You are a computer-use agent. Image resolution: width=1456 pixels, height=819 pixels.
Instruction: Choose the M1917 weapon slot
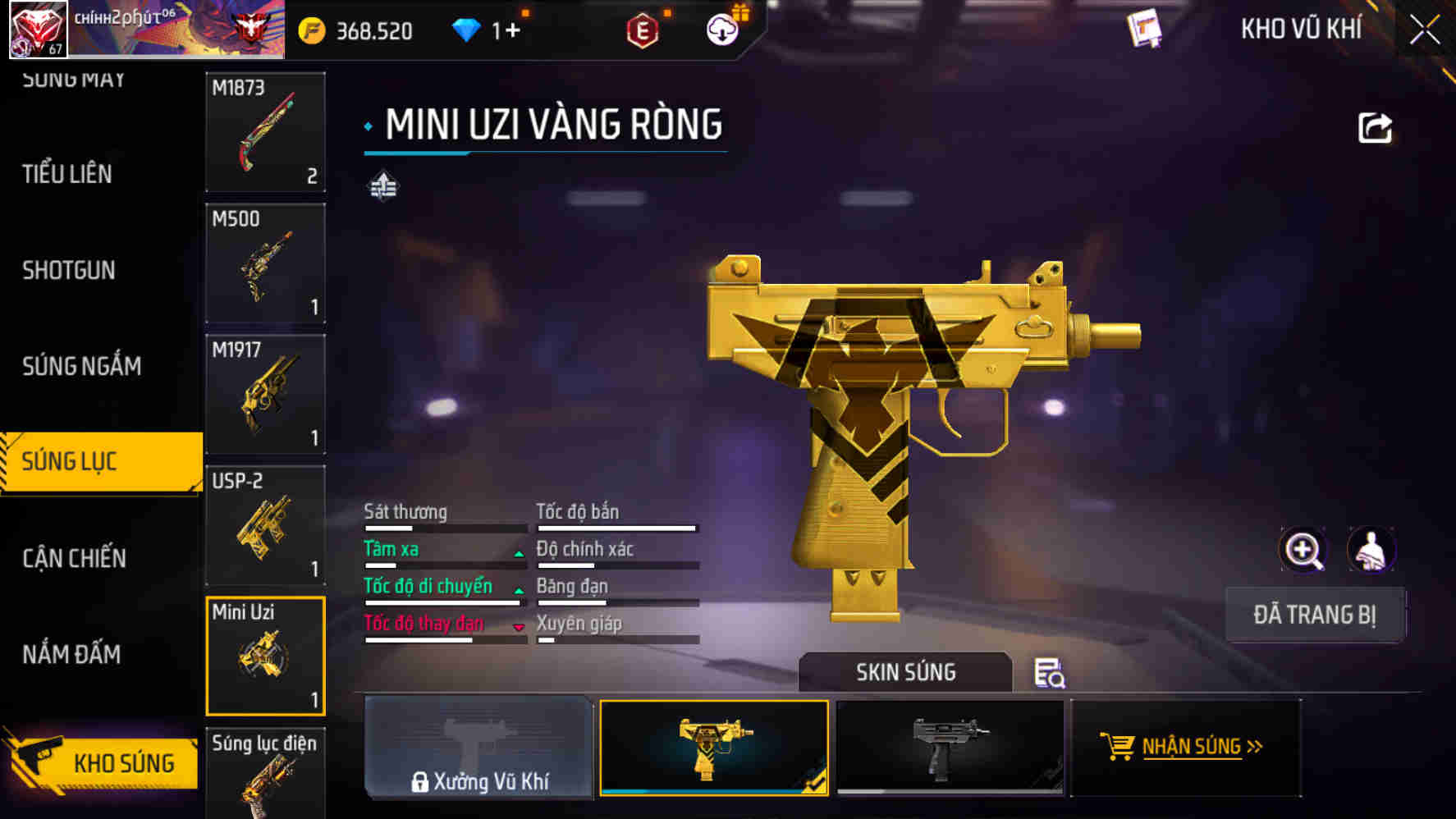[265, 394]
